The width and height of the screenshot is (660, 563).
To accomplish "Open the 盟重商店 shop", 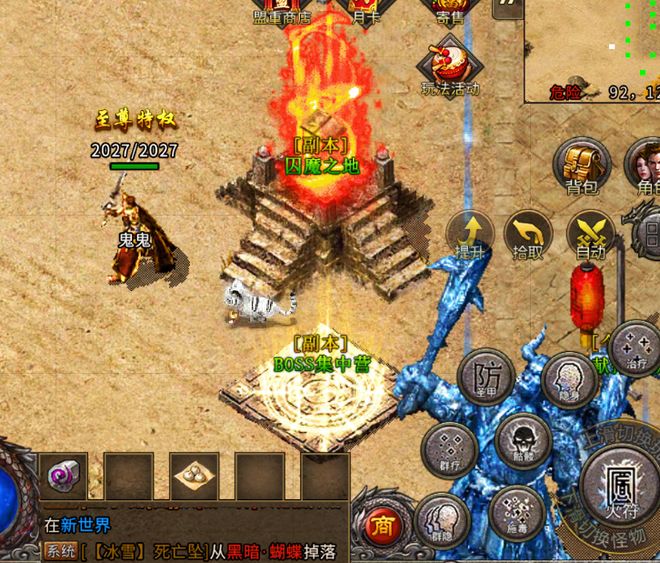I will click(x=282, y=8).
